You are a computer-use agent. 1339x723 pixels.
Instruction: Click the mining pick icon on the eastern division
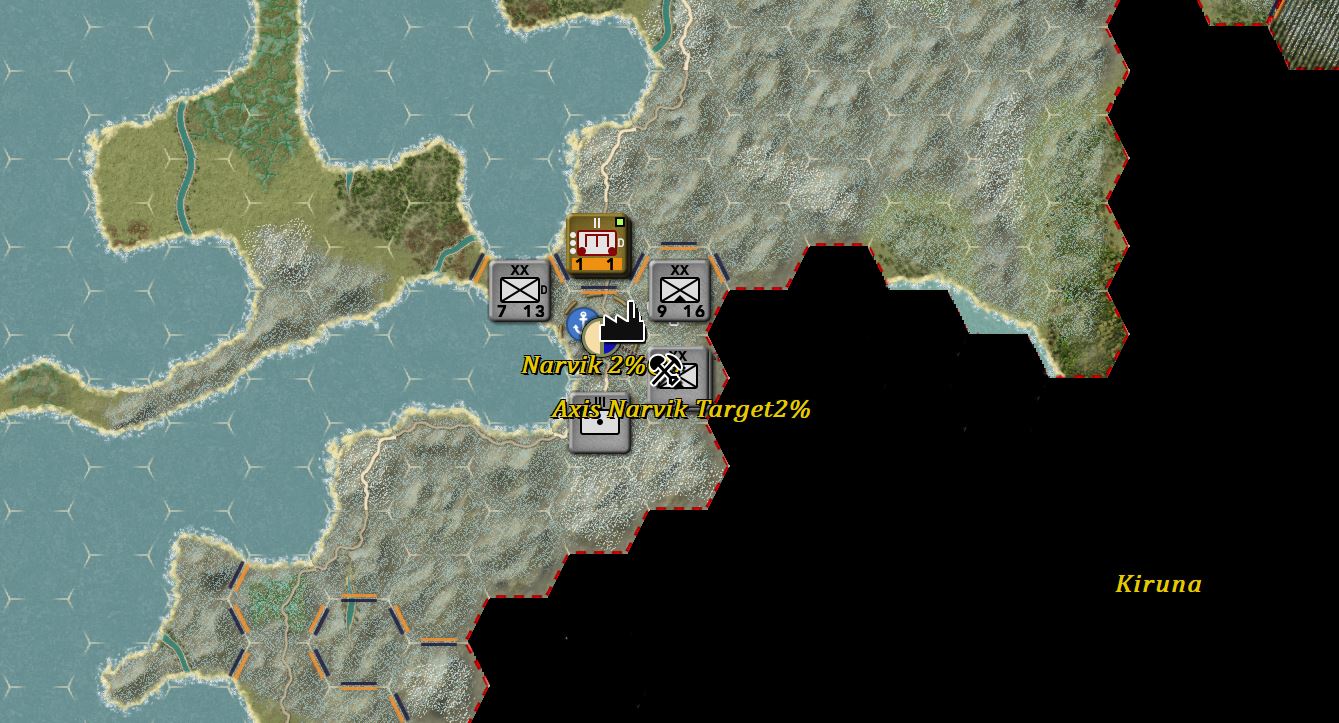666,369
